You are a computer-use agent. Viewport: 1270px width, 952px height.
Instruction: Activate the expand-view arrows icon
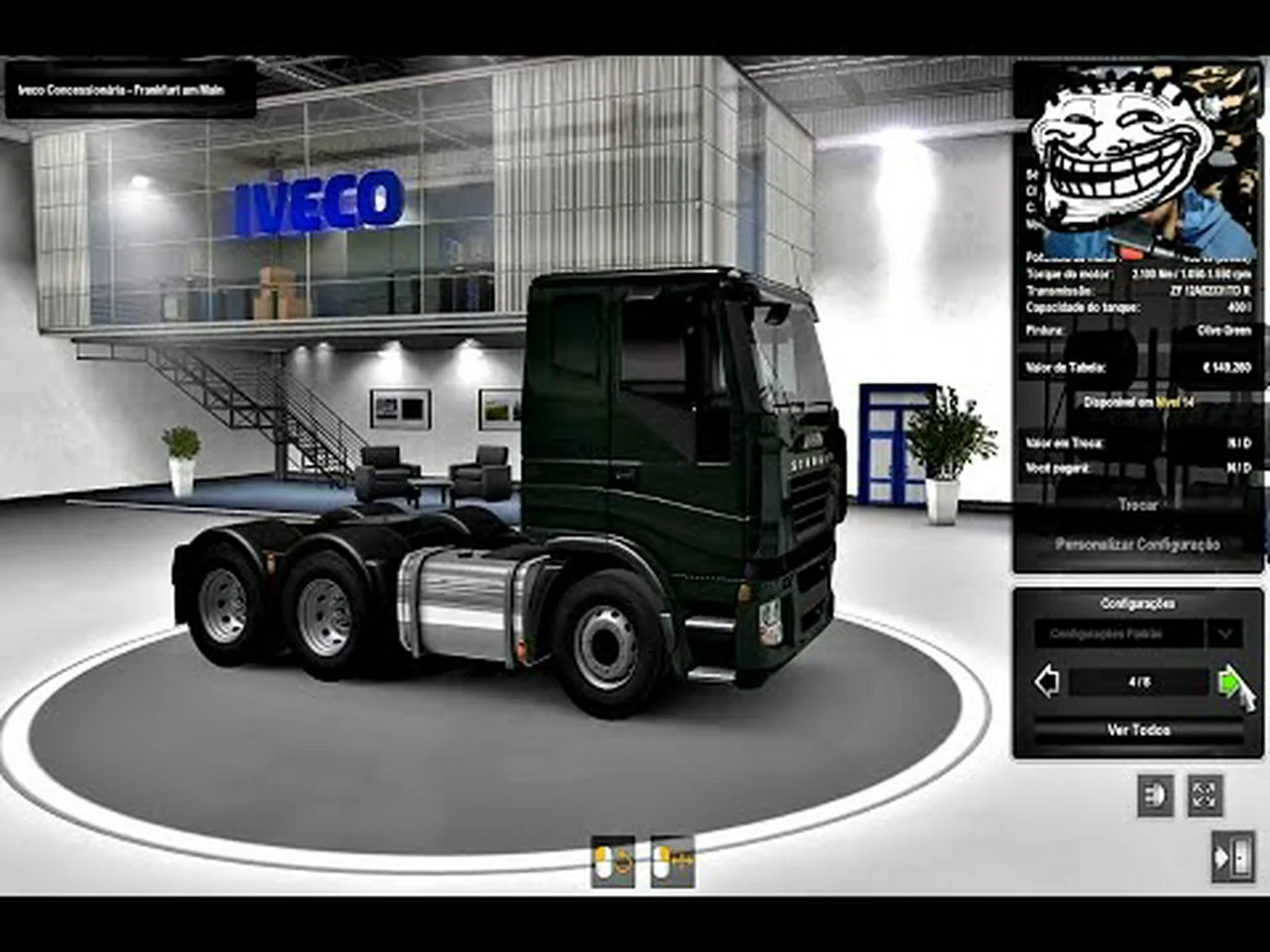[x=1205, y=795]
